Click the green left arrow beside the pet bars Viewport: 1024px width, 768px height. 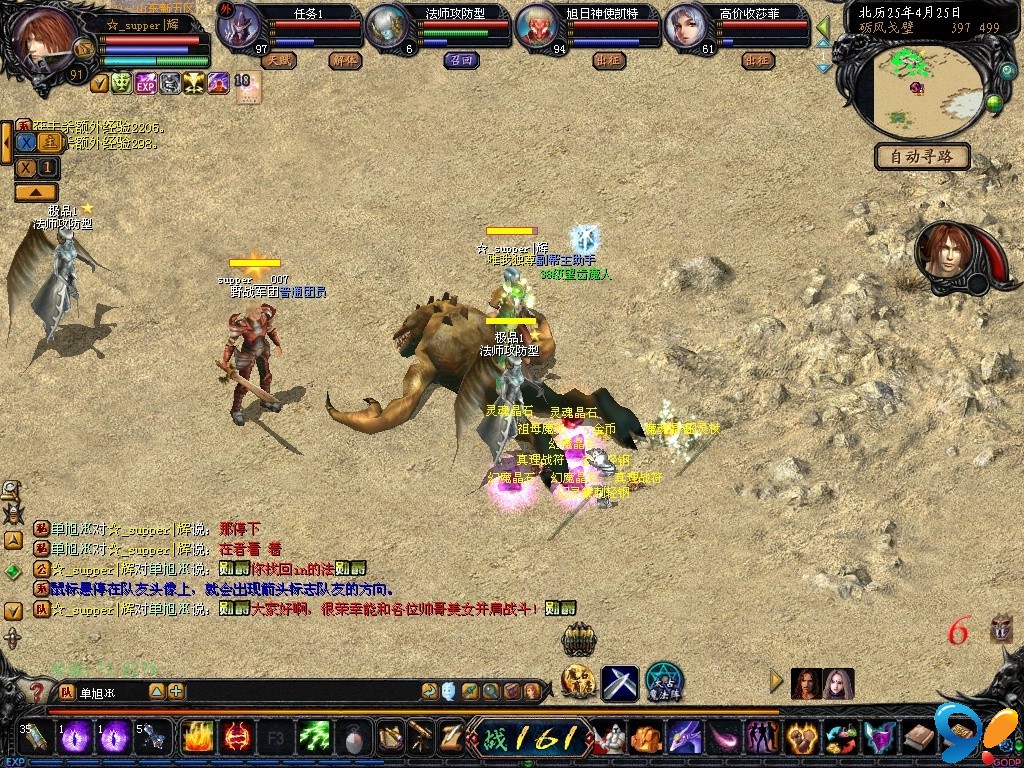pyautogui.click(x=824, y=27)
